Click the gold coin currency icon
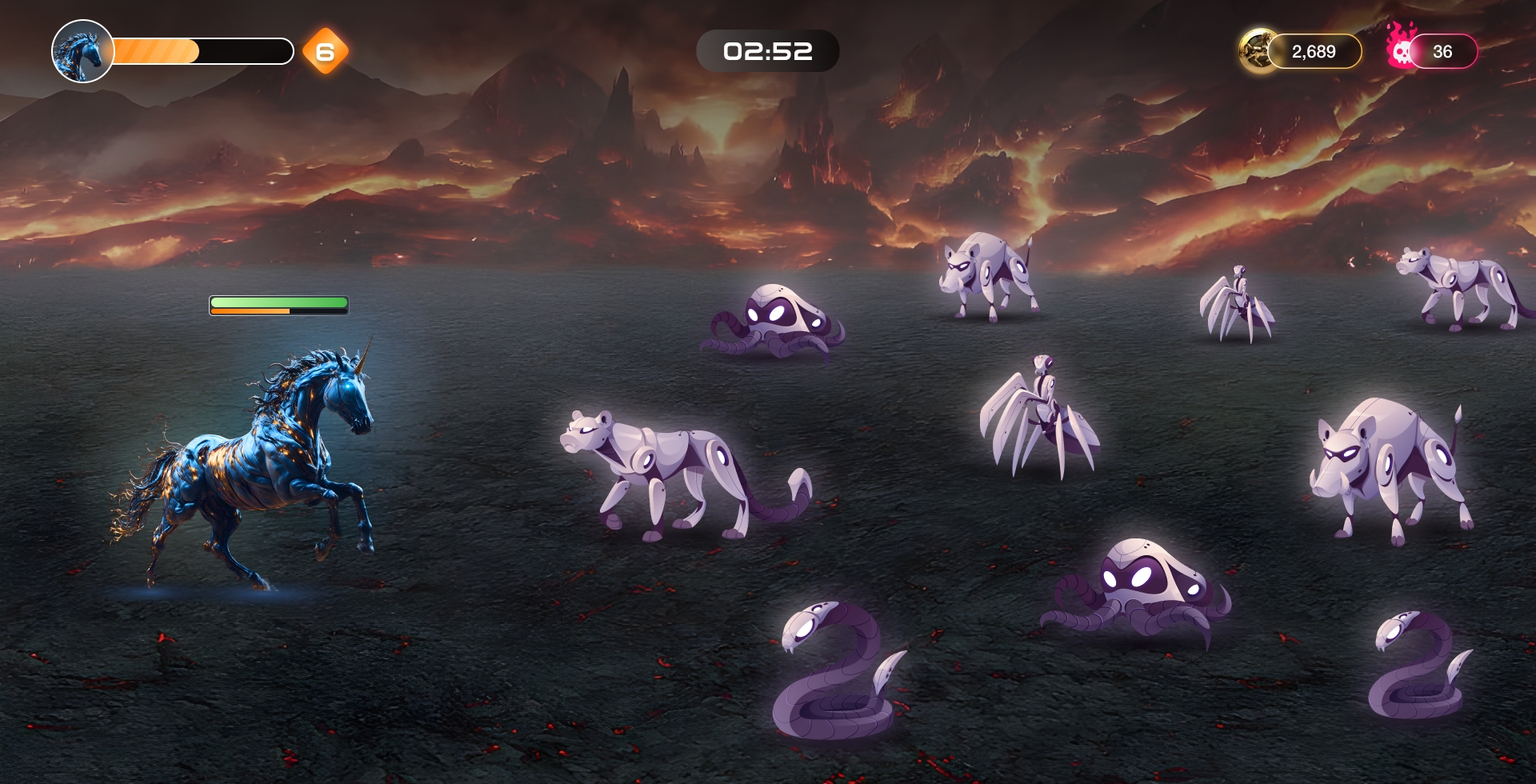Screen dimensions: 1536x784 tap(1257, 51)
